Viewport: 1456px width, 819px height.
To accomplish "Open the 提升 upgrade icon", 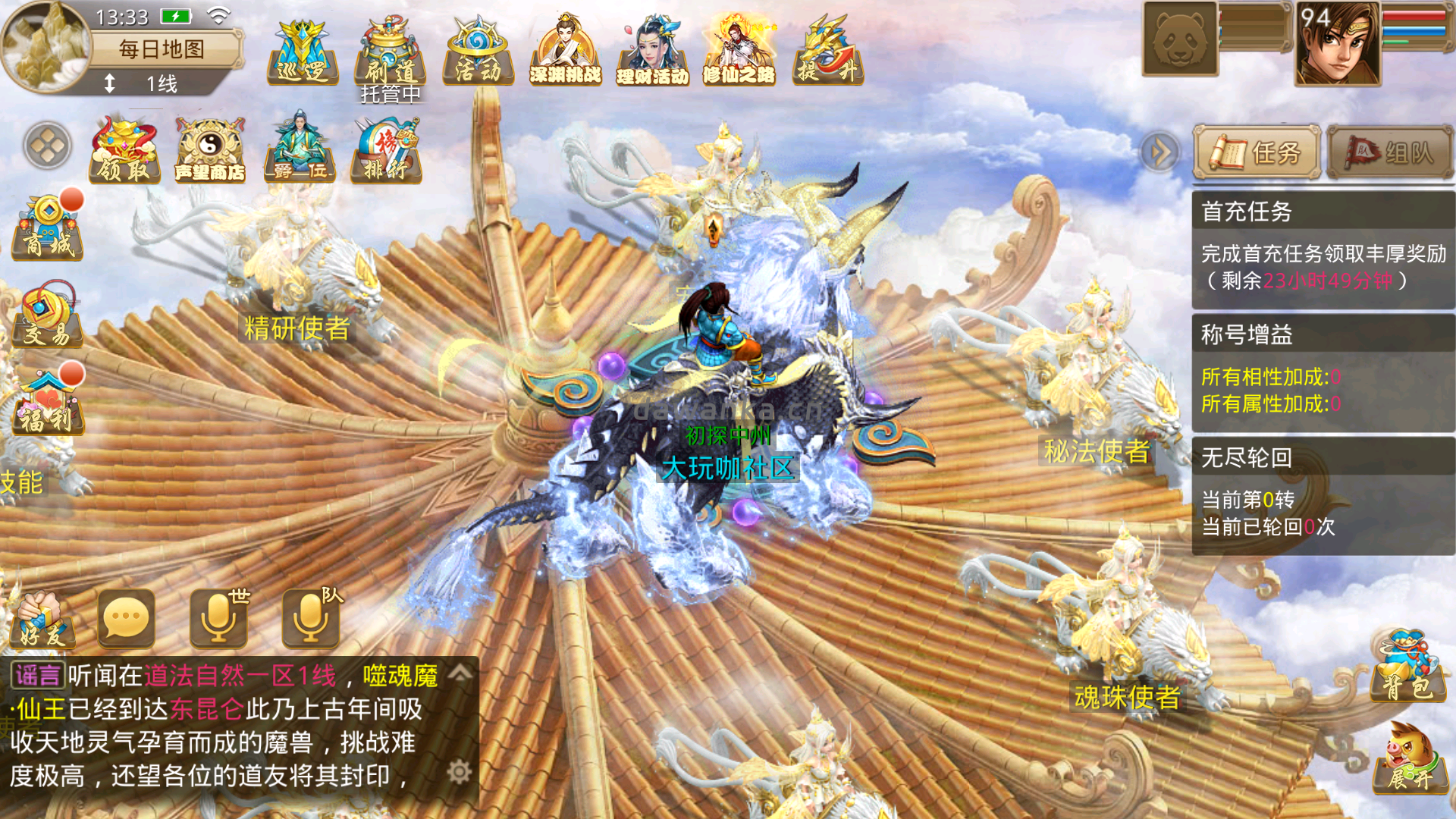I will click(827, 52).
